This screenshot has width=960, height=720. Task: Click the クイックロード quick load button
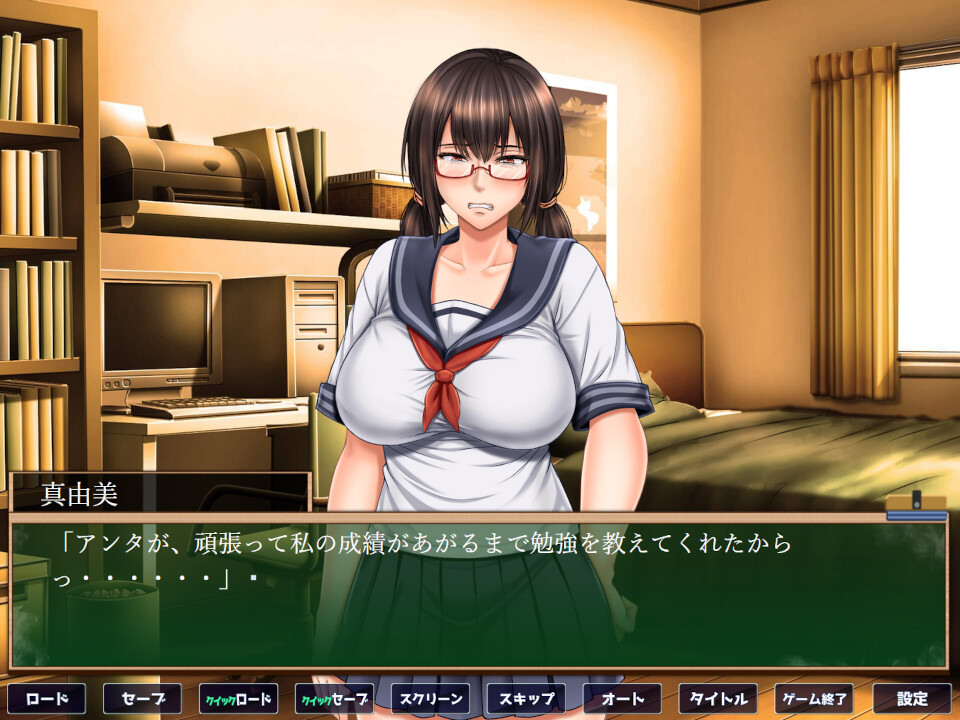(x=238, y=698)
